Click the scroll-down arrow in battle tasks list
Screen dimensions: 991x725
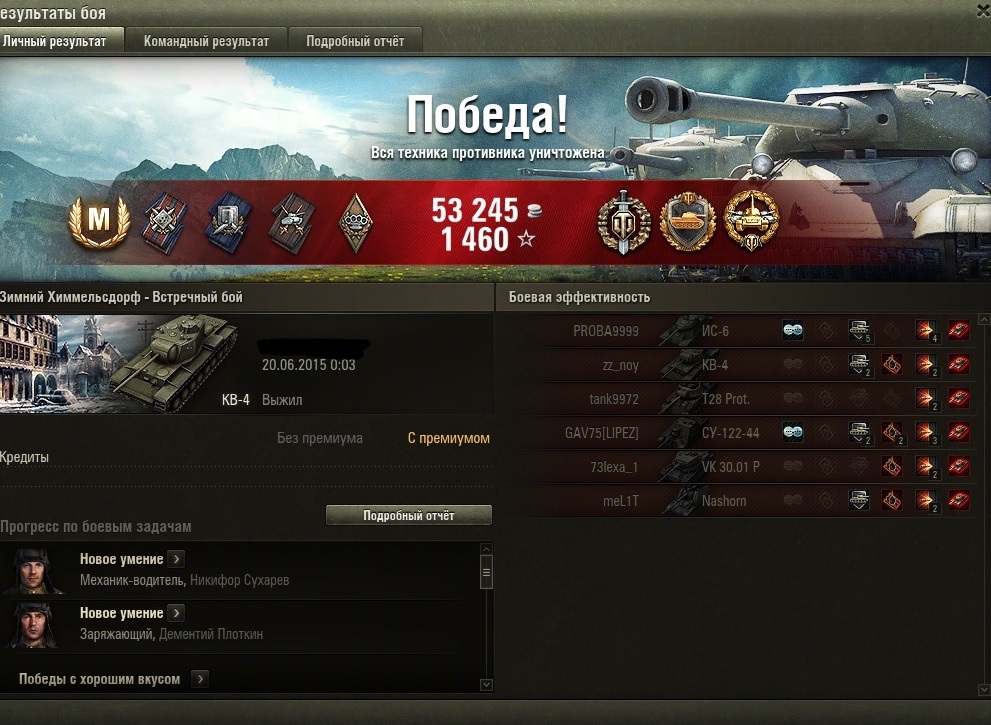[x=487, y=685]
